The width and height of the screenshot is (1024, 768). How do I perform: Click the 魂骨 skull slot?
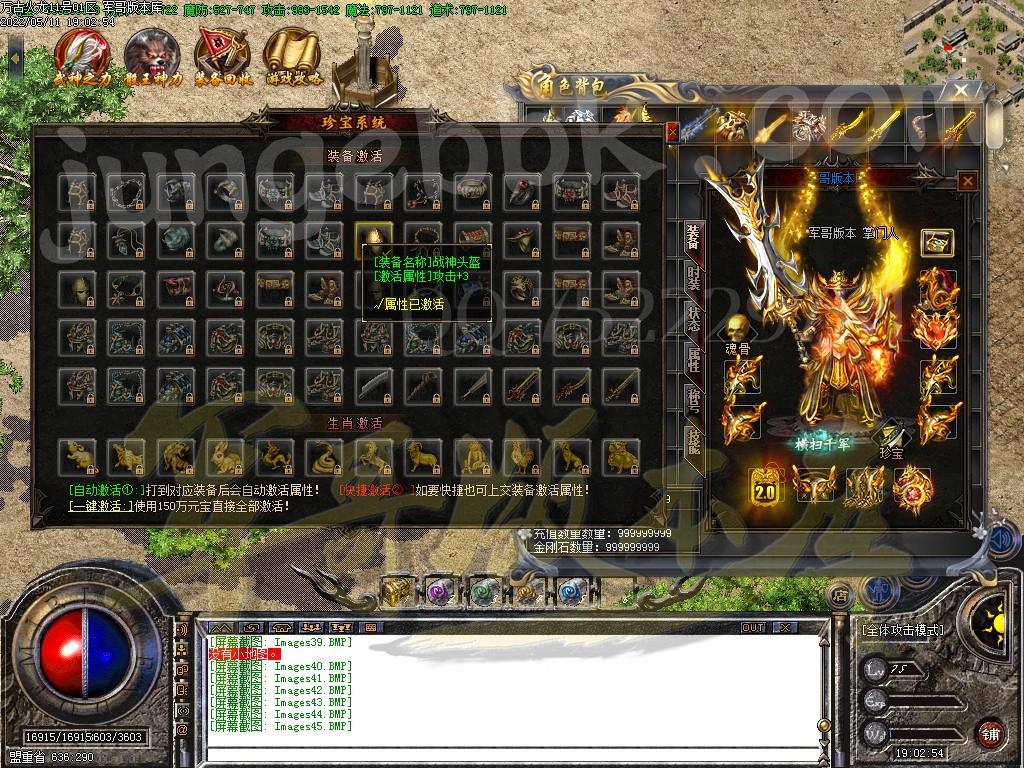737,330
